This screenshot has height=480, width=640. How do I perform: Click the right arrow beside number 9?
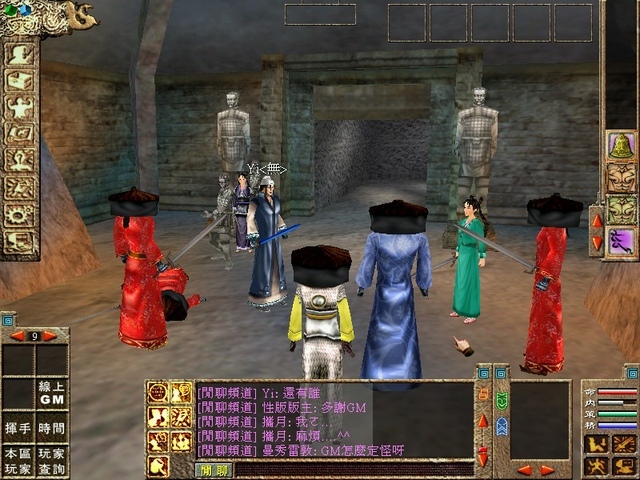51,336
